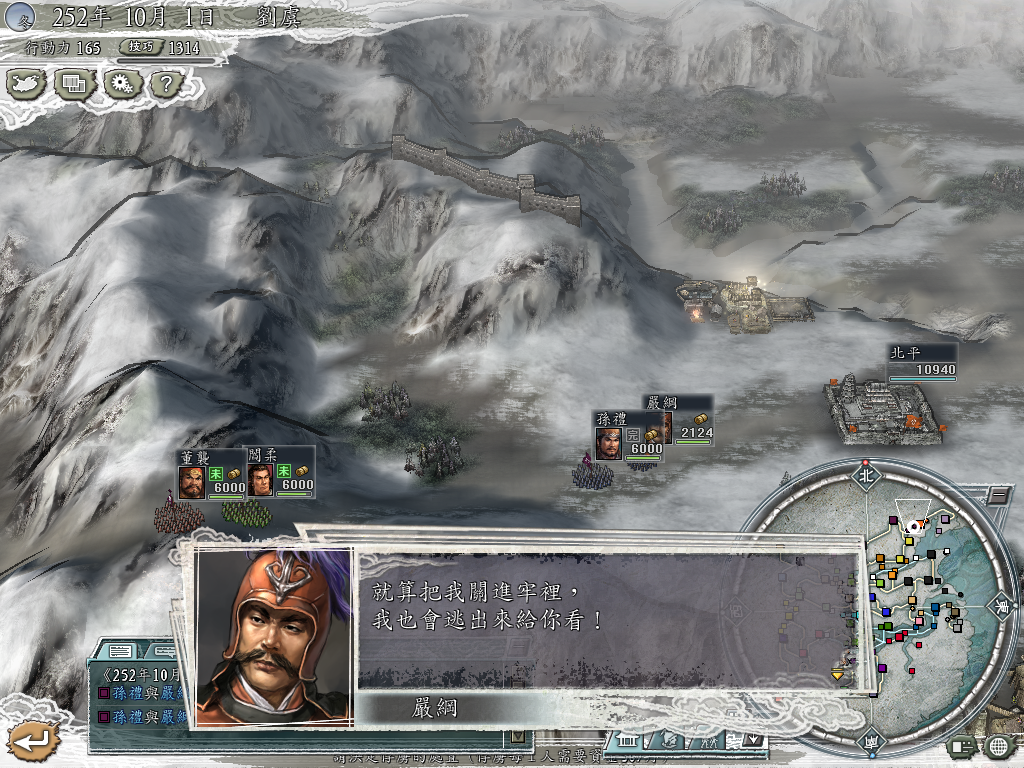Open the gear settings menu

pyautogui.click(x=121, y=84)
